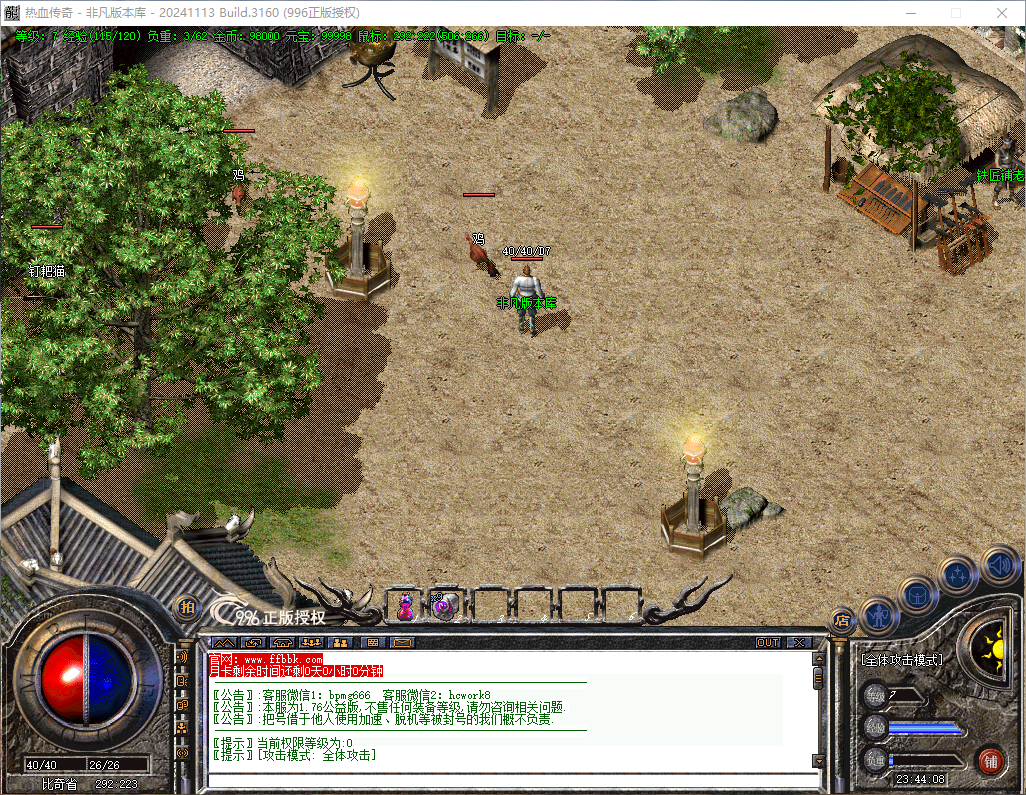This screenshot has height=795, width=1026.
Task: Open the 店 shop button
Action: point(842,620)
